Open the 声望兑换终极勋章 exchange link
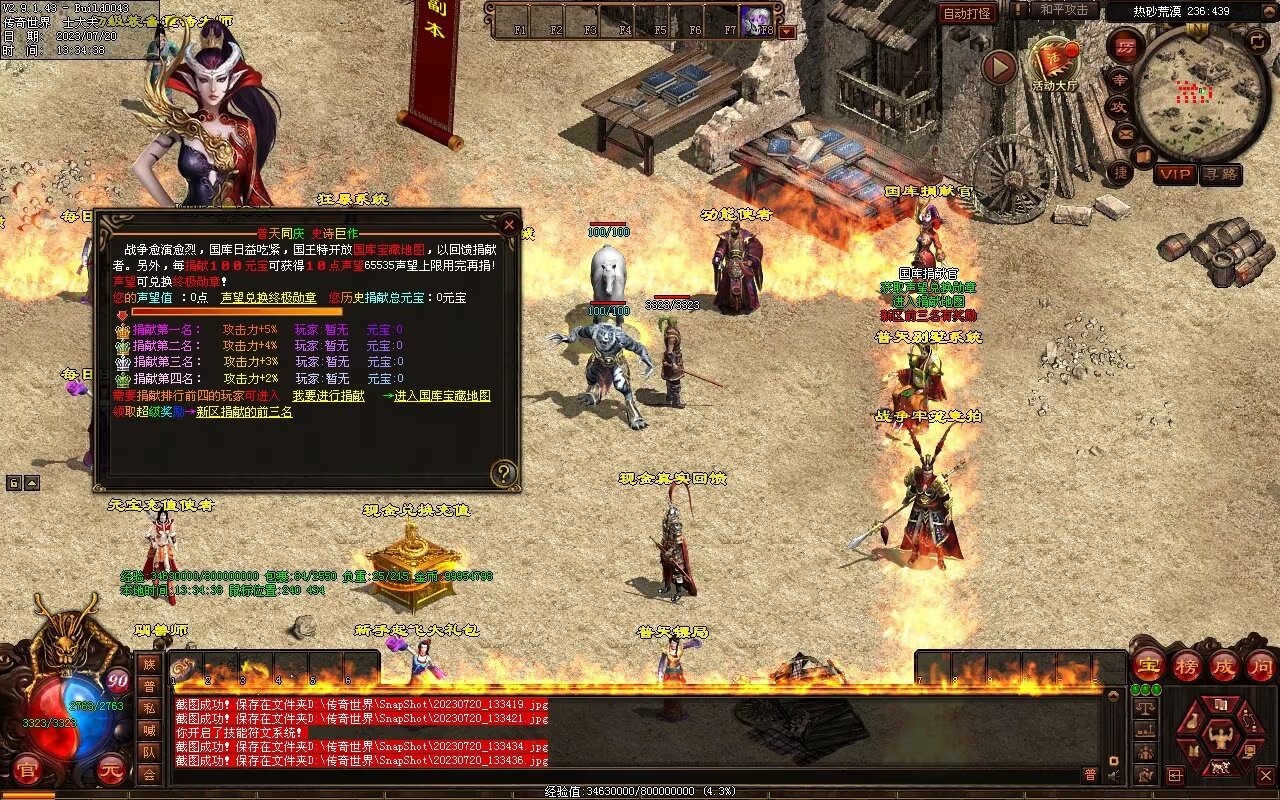1280x800 pixels. pos(268,298)
